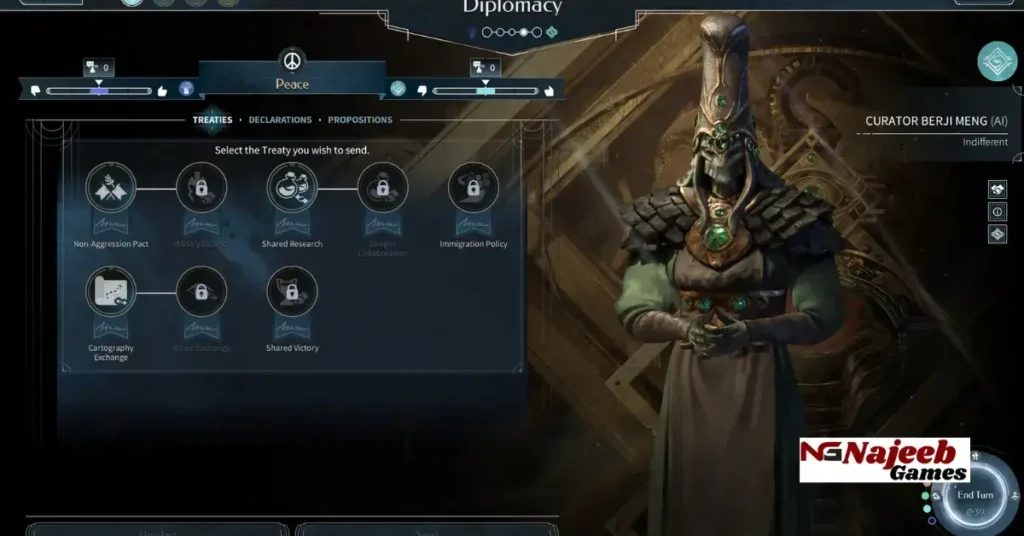This screenshot has height=536, width=1024.
Task: Select the Non-Aggression Pact treaty
Action: pyautogui.click(x=111, y=188)
